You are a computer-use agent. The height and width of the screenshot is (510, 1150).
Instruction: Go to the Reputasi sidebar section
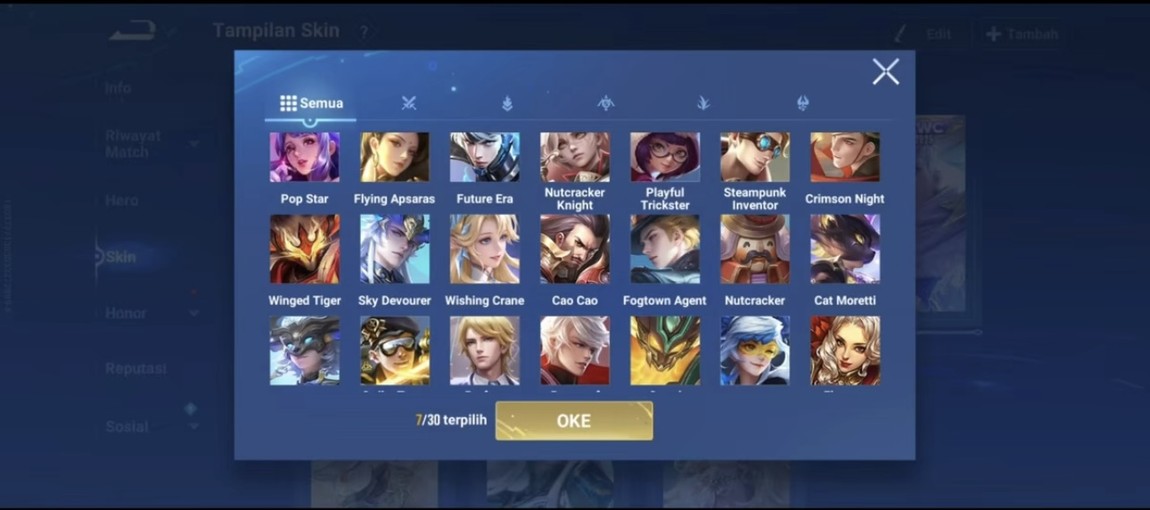pos(135,369)
